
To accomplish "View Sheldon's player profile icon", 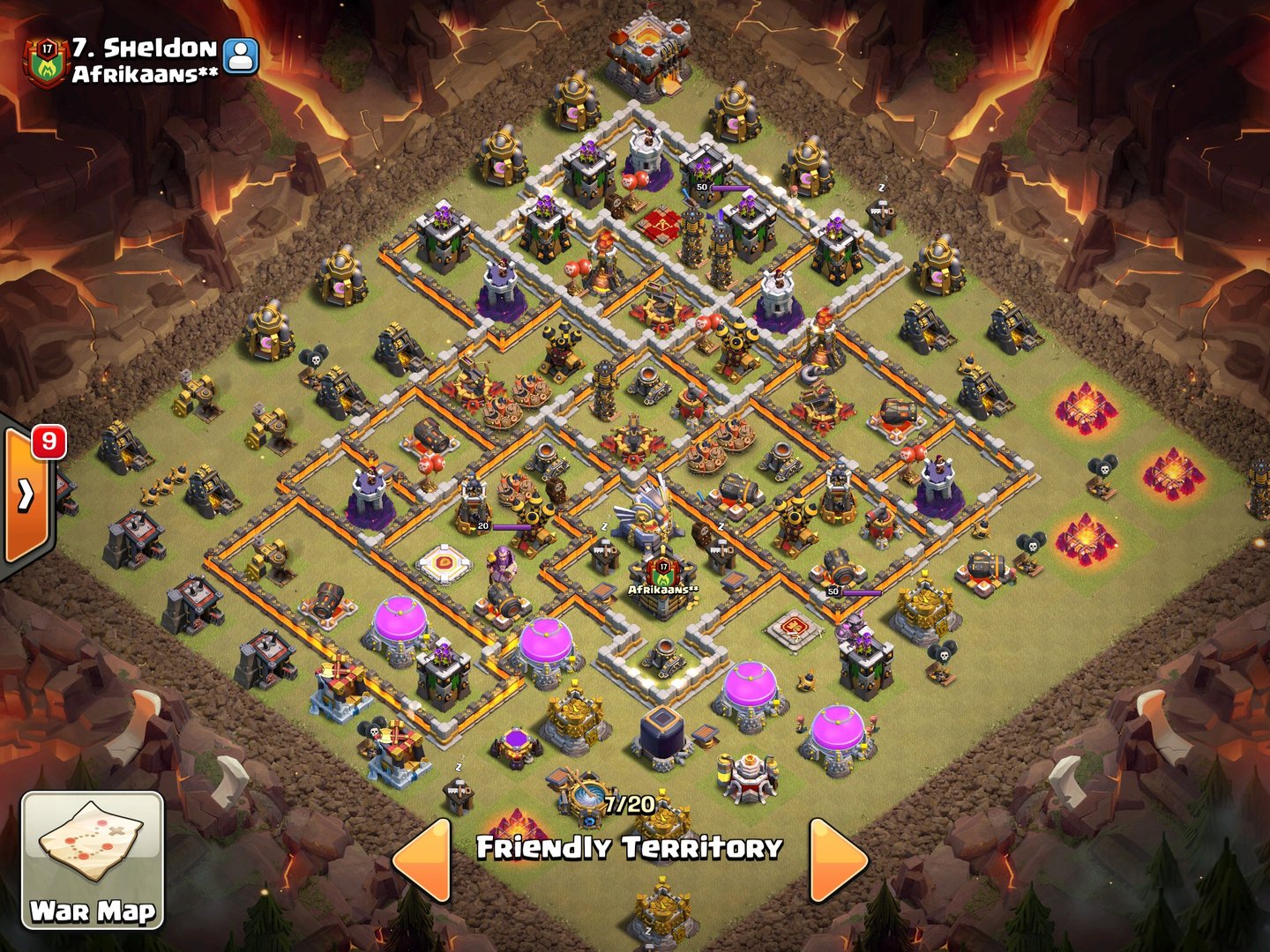I will point(241,56).
